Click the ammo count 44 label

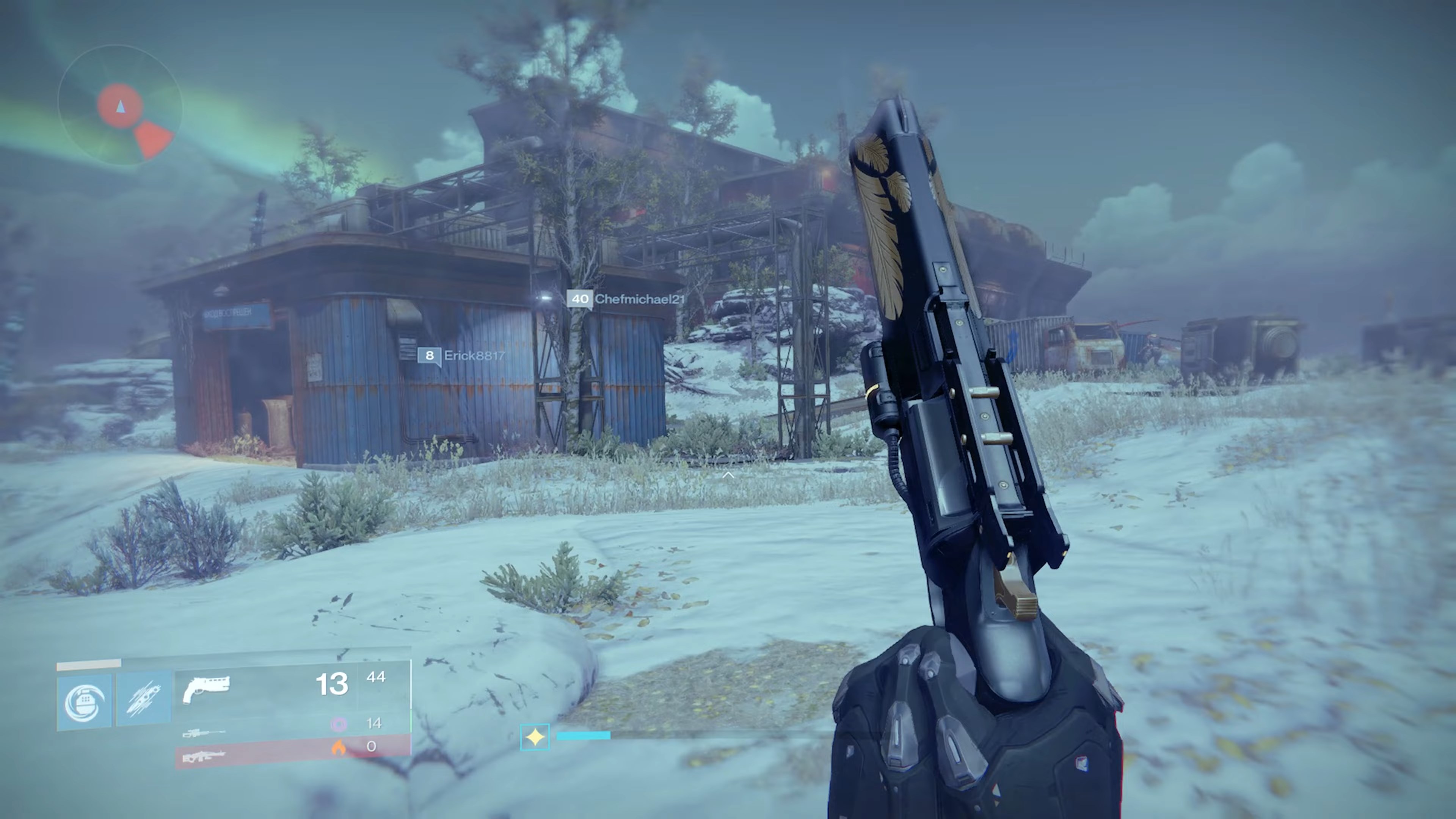point(377,677)
